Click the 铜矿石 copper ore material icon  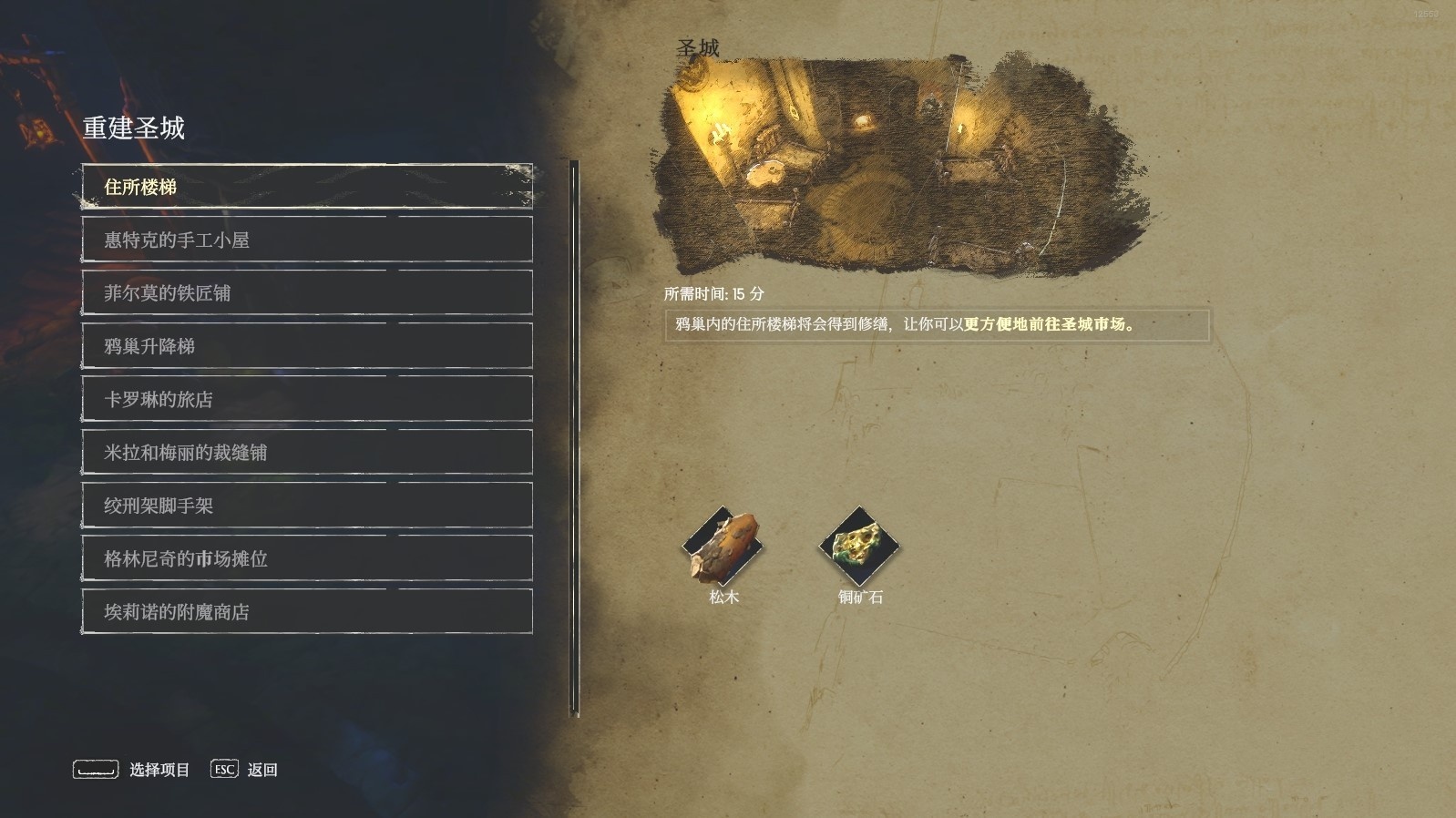tap(859, 547)
